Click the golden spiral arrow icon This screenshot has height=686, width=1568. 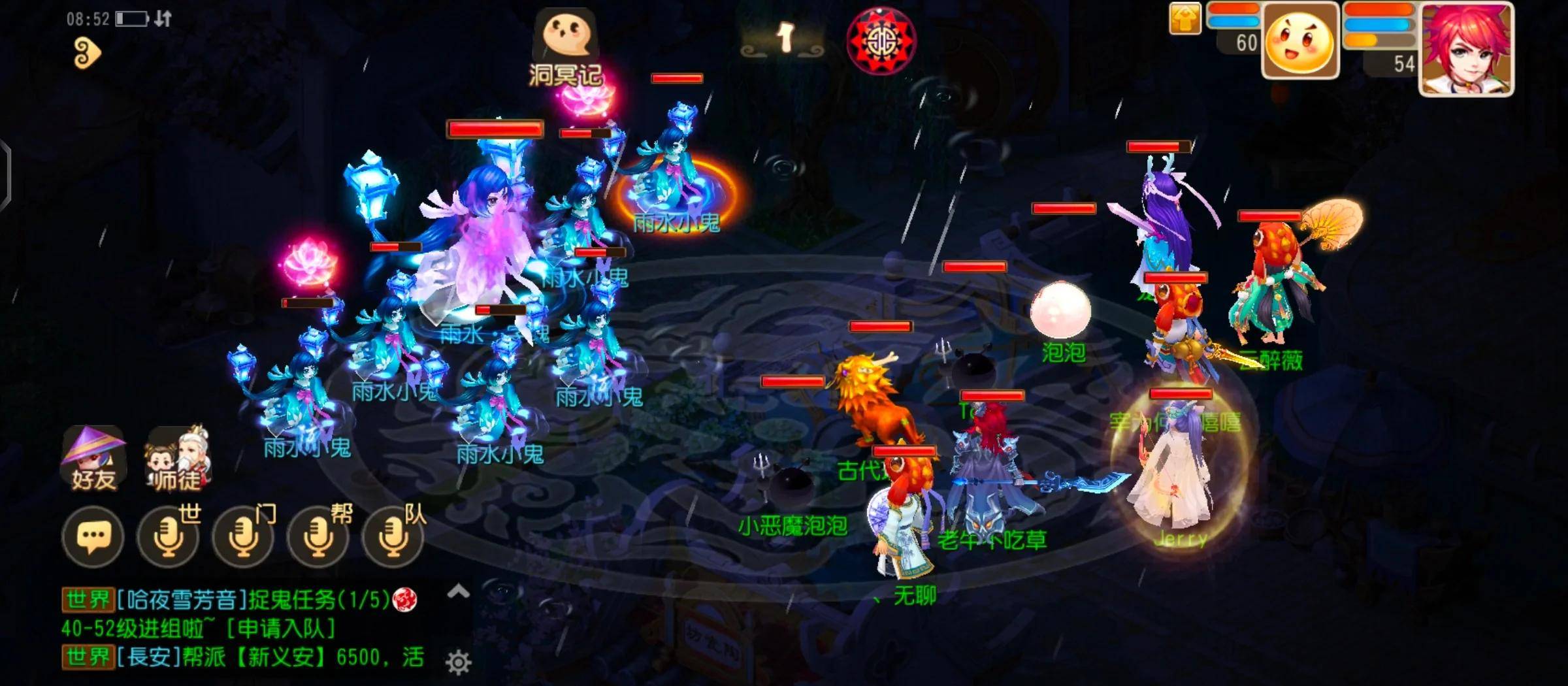[x=87, y=52]
